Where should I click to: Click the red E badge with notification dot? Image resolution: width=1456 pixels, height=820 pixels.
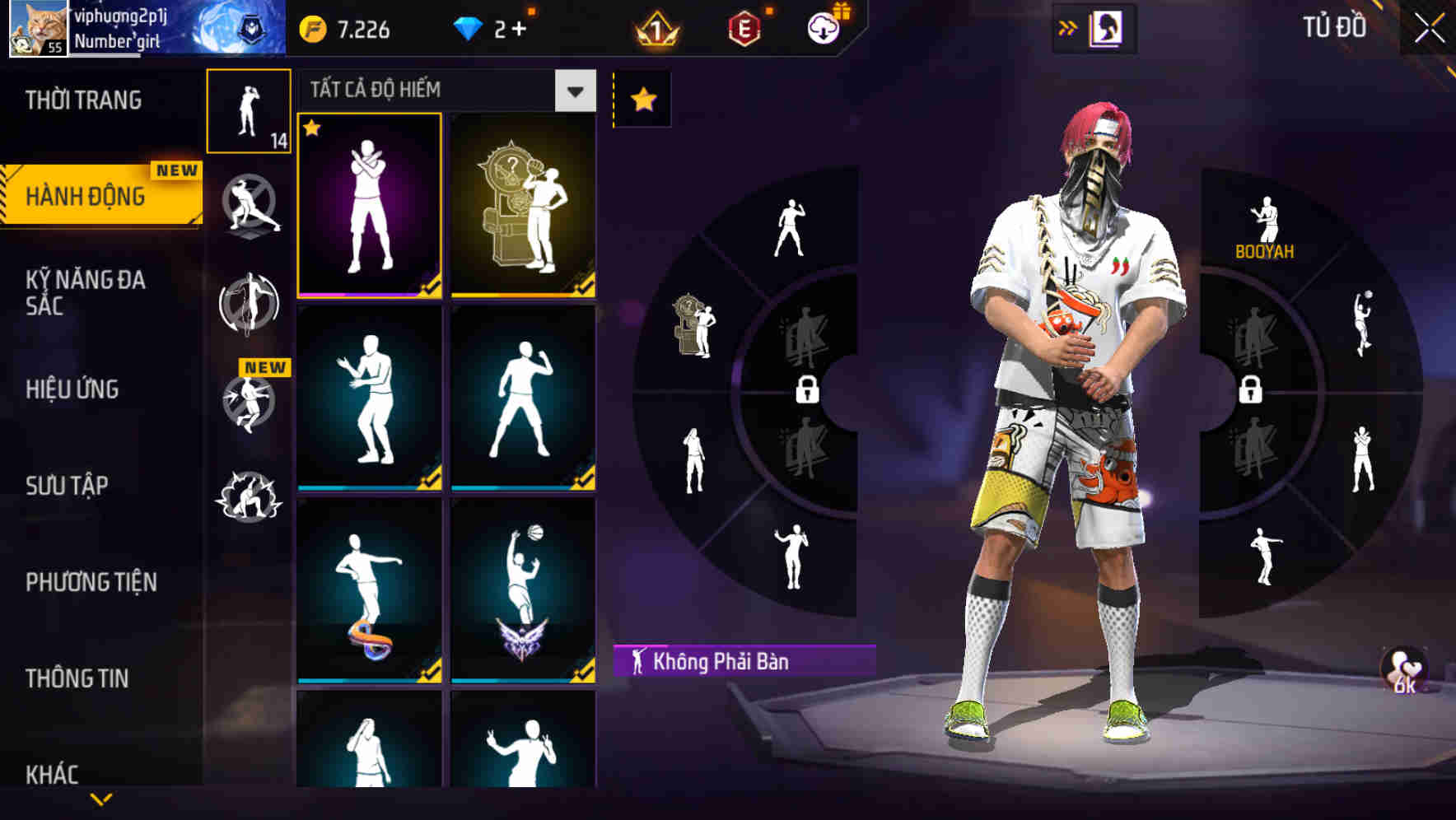click(744, 26)
